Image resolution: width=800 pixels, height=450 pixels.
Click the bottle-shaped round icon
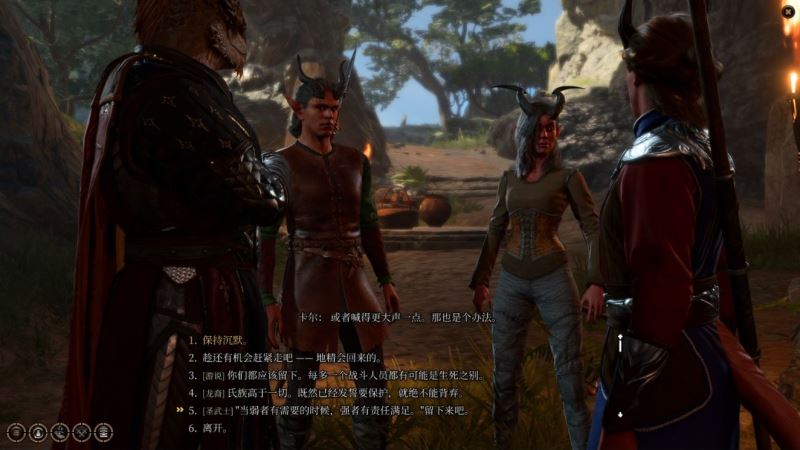(x=37, y=432)
